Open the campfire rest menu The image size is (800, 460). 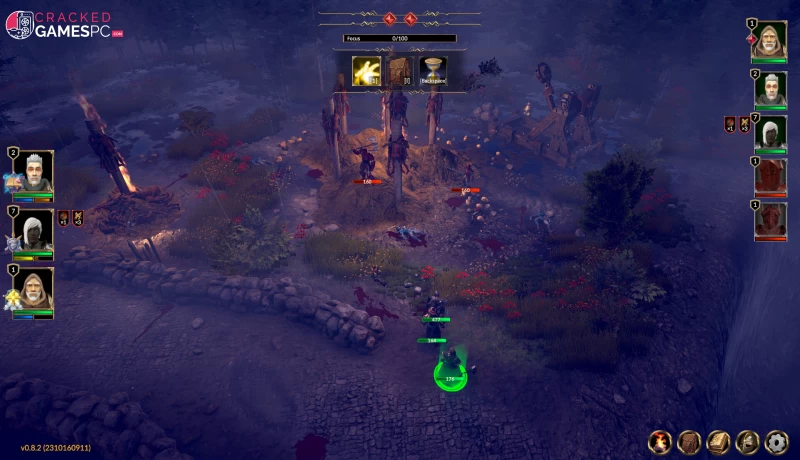pos(660,441)
